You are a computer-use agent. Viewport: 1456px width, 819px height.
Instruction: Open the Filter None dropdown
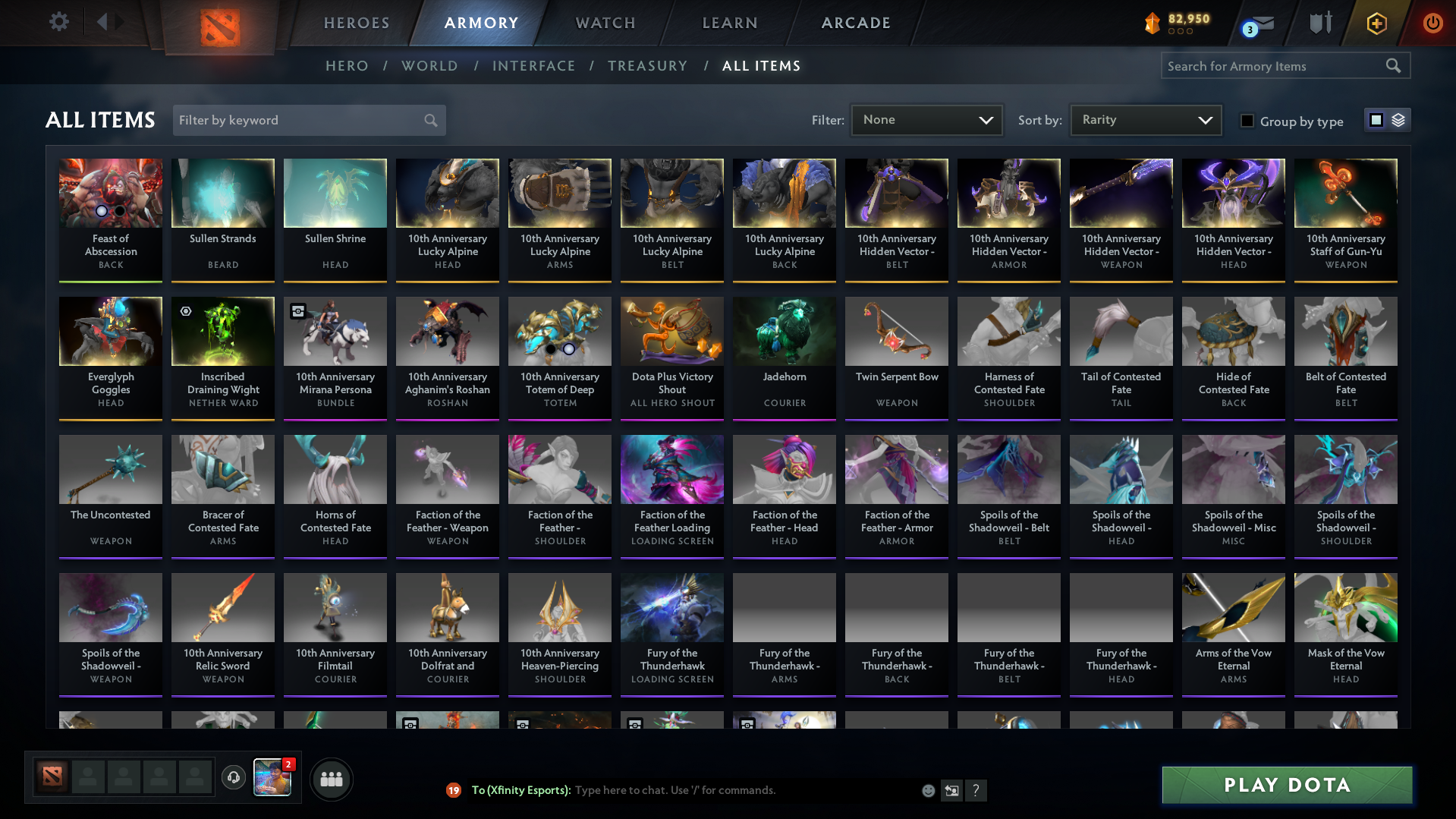(x=926, y=119)
